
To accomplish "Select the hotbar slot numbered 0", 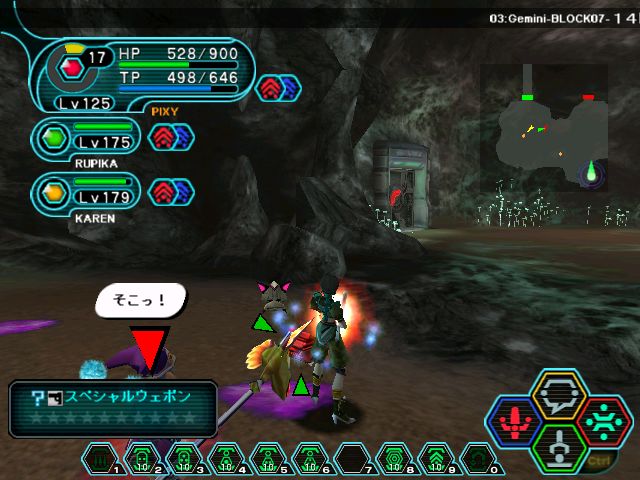I will click(478, 459).
